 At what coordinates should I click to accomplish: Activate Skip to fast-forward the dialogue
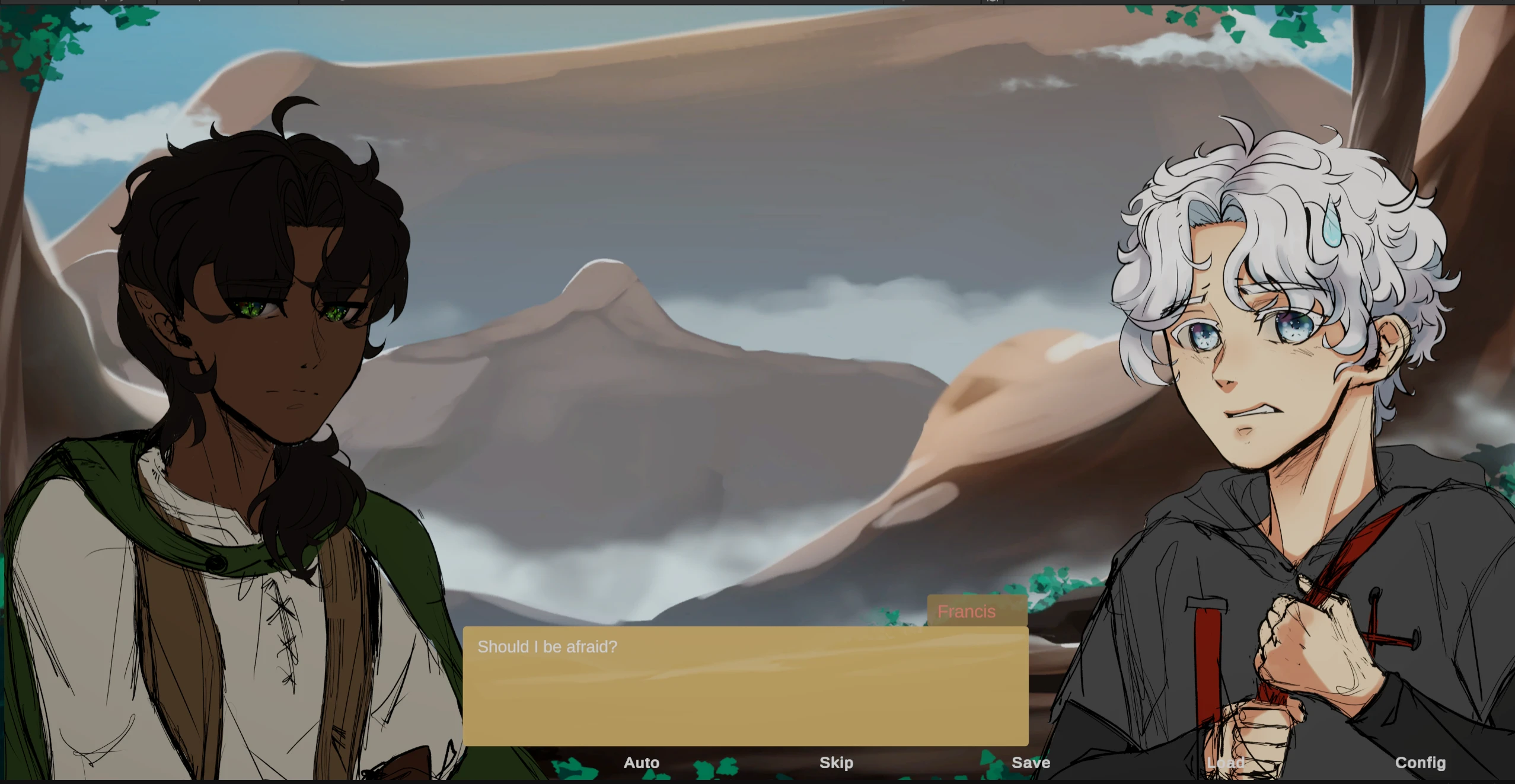[x=836, y=763]
